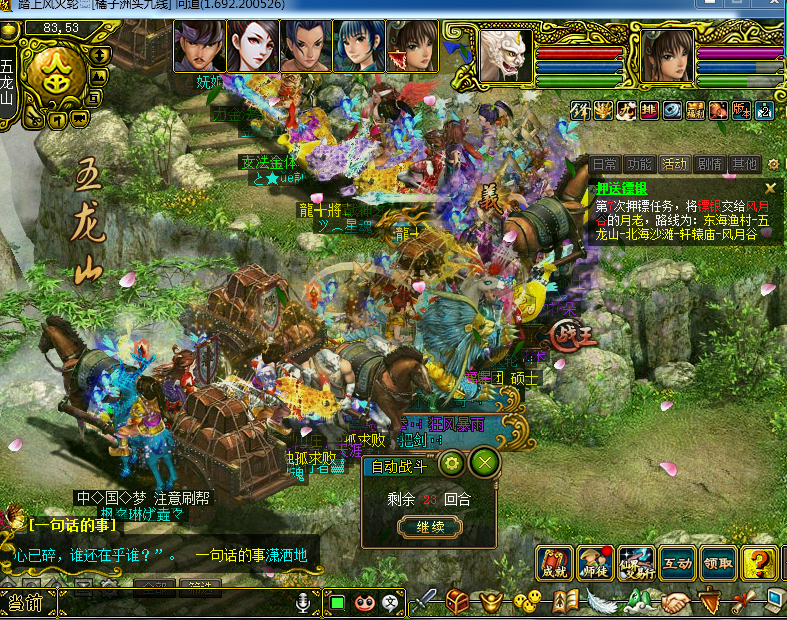Open the treasure chest bag icon
Screen dimensions: 787x620
coord(458,602)
